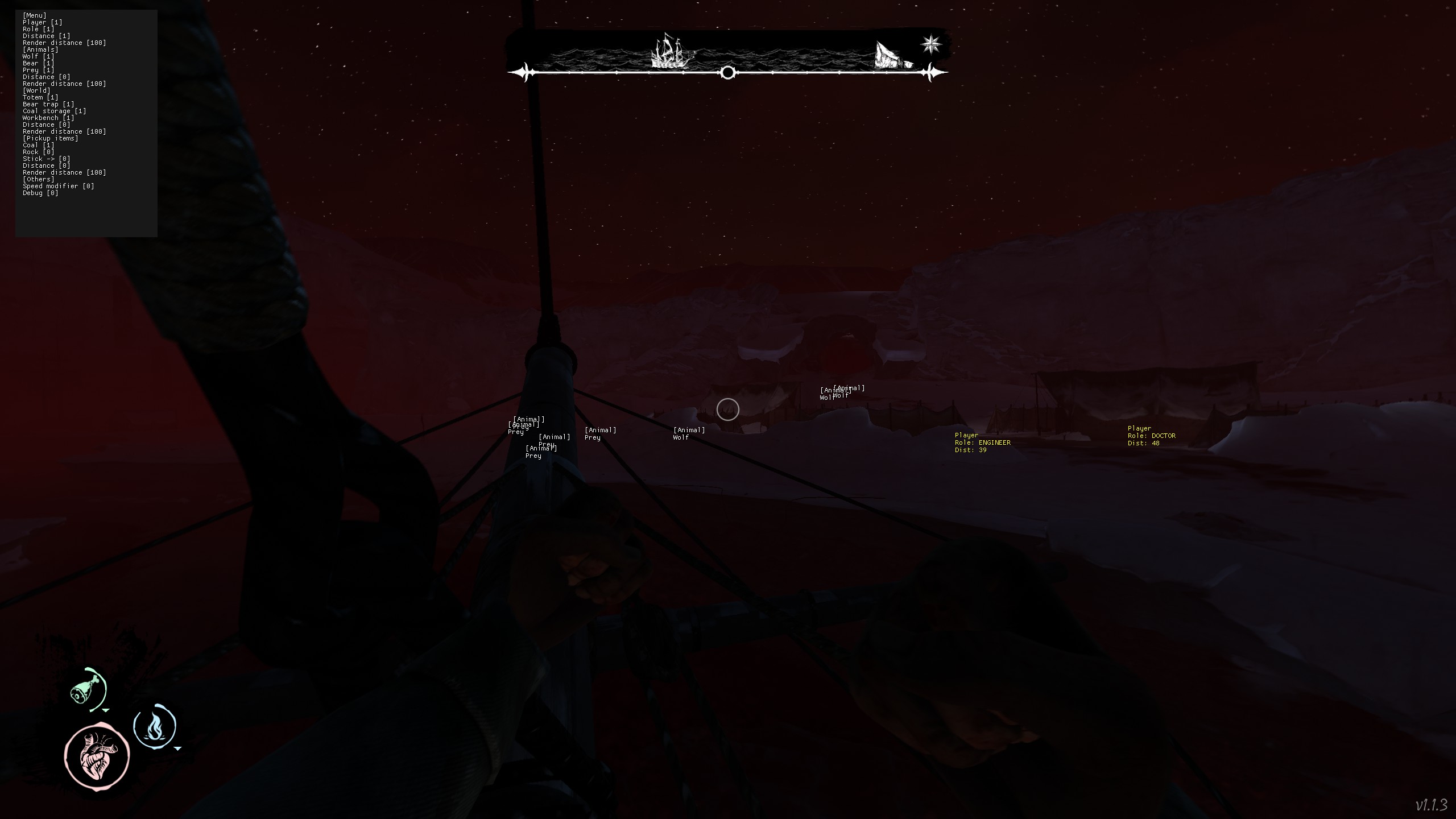
Task: Select the Stick pickup entry
Action: (46, 159)
